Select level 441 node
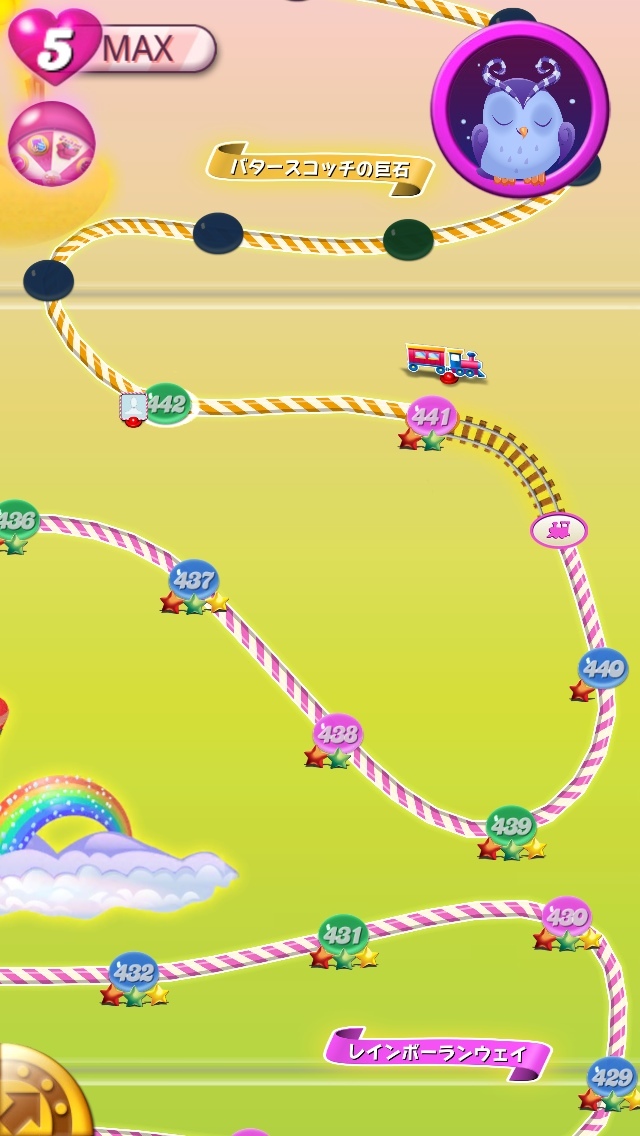 coord(432,415)
